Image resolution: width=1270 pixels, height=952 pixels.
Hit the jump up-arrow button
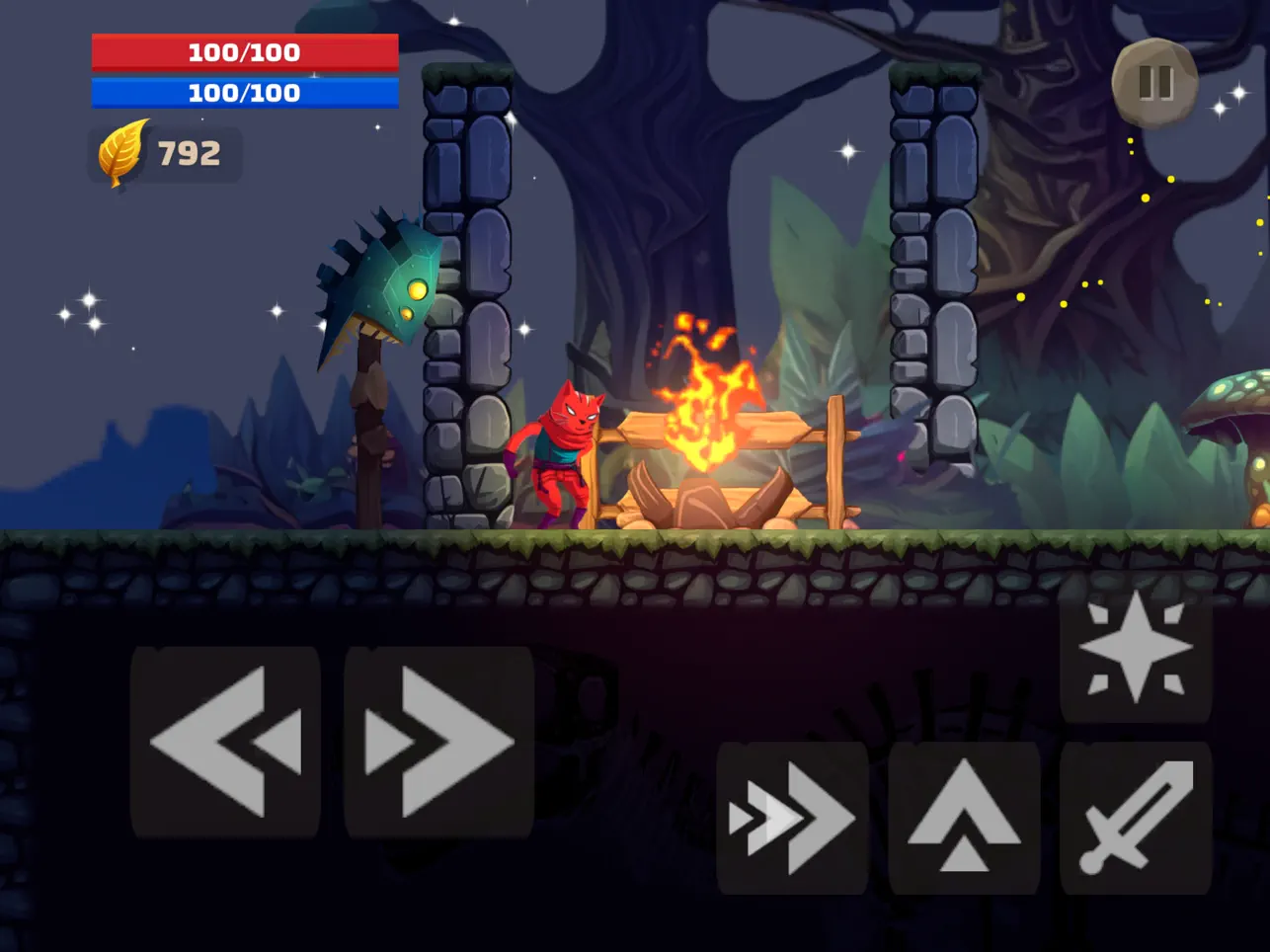(x=964, y=818)
